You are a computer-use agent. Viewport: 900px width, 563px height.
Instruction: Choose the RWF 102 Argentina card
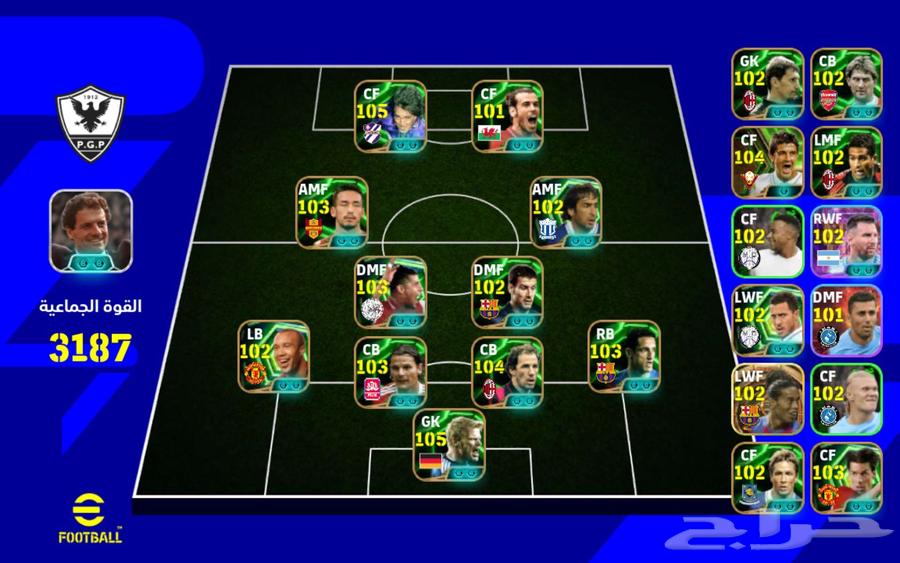(x=846, y=241)
